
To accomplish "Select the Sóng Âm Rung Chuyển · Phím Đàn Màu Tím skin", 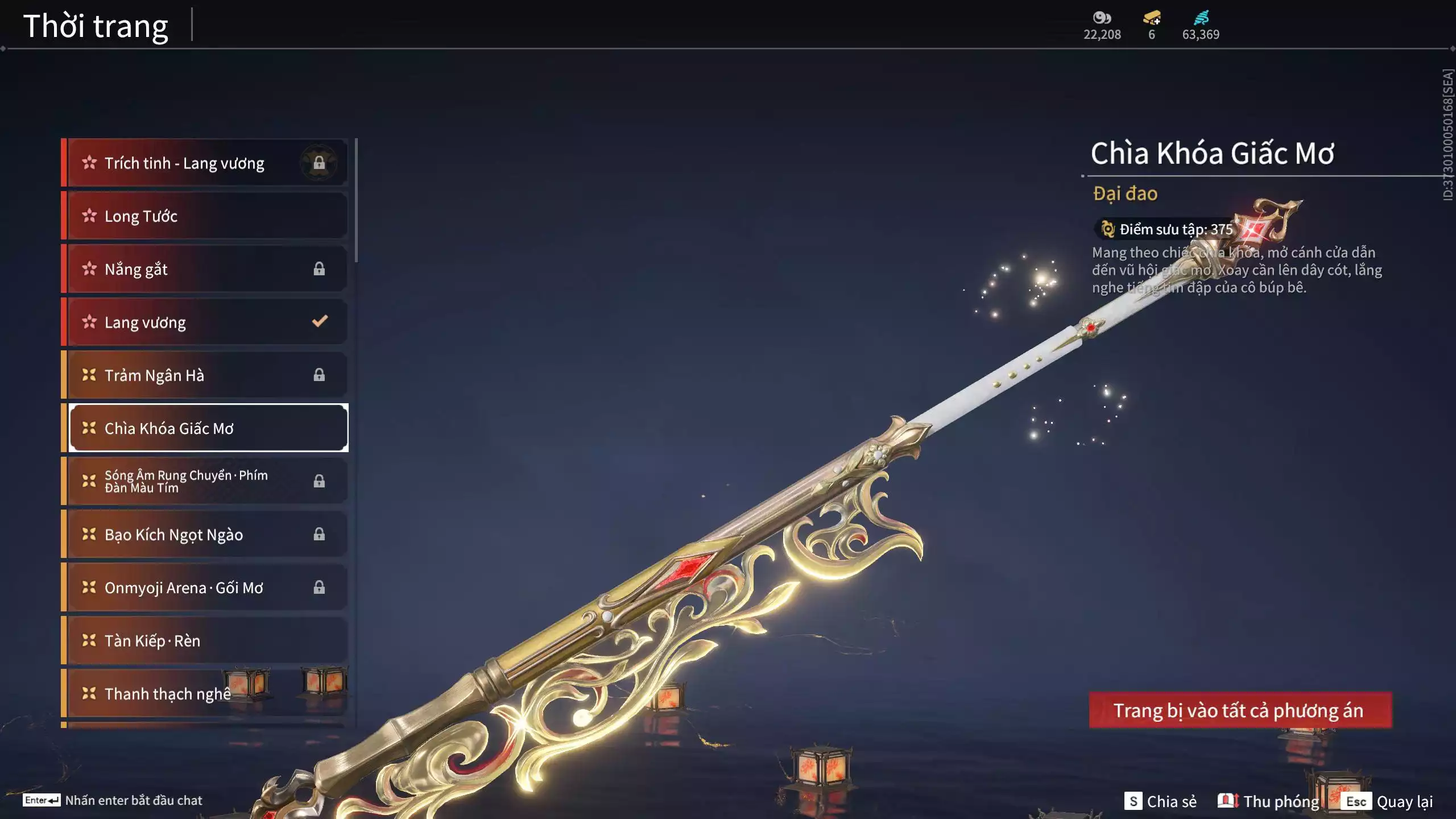I will (x=188, y=481).
